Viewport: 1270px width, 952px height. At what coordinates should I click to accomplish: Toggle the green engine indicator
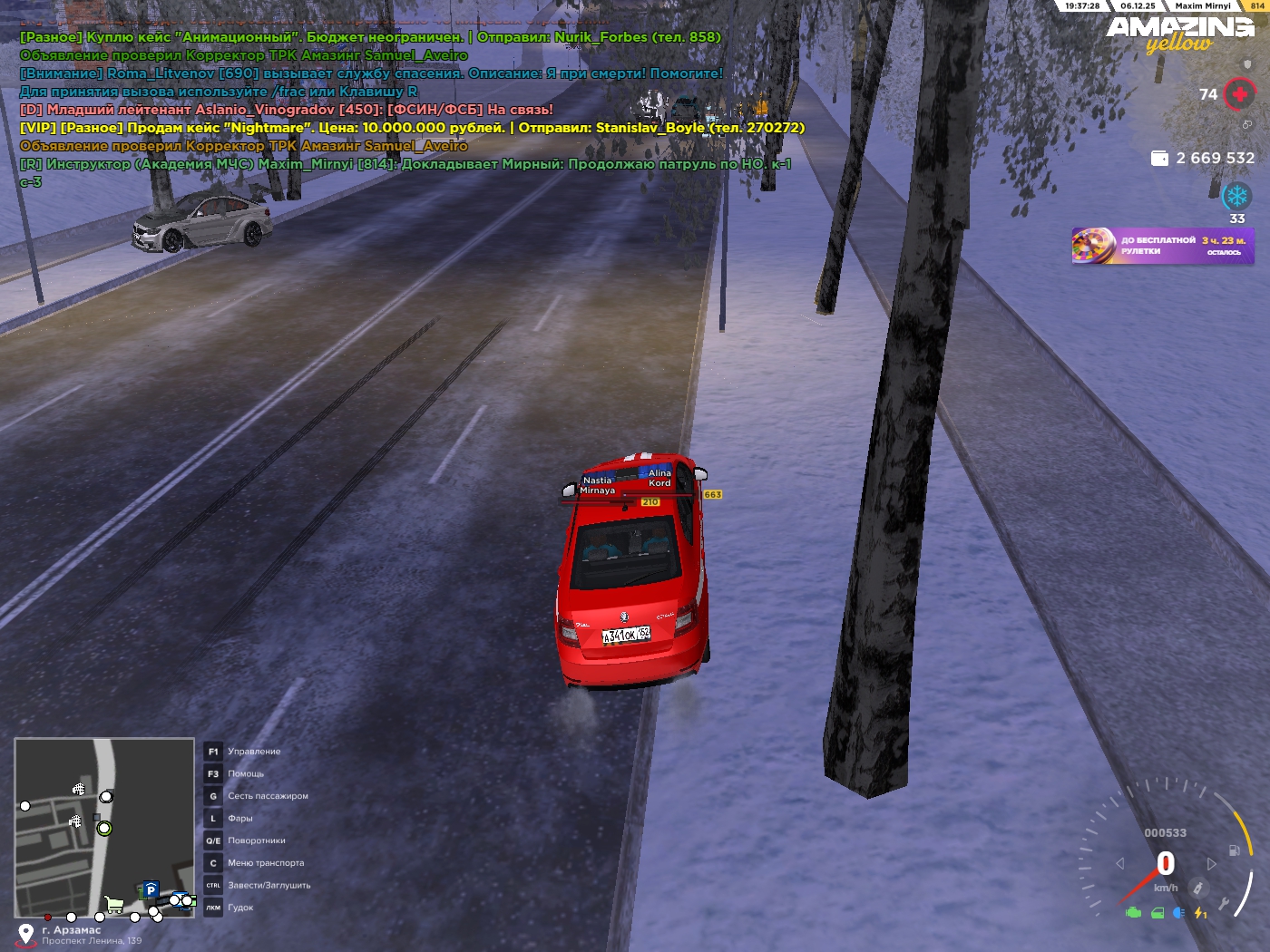(1133, 913)
